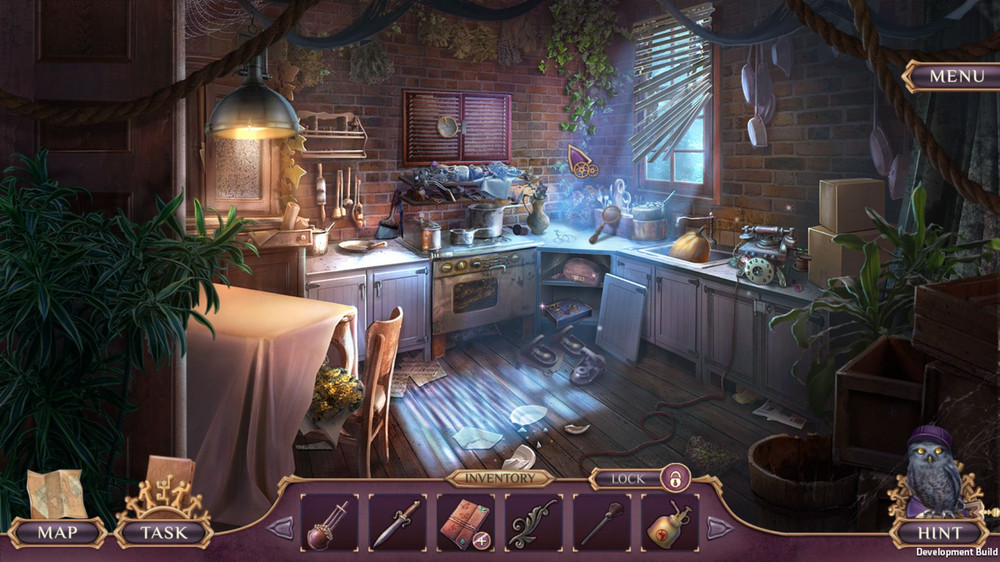
Task: Ask the owl for a Hint
Action: click(x=940, y=533)
